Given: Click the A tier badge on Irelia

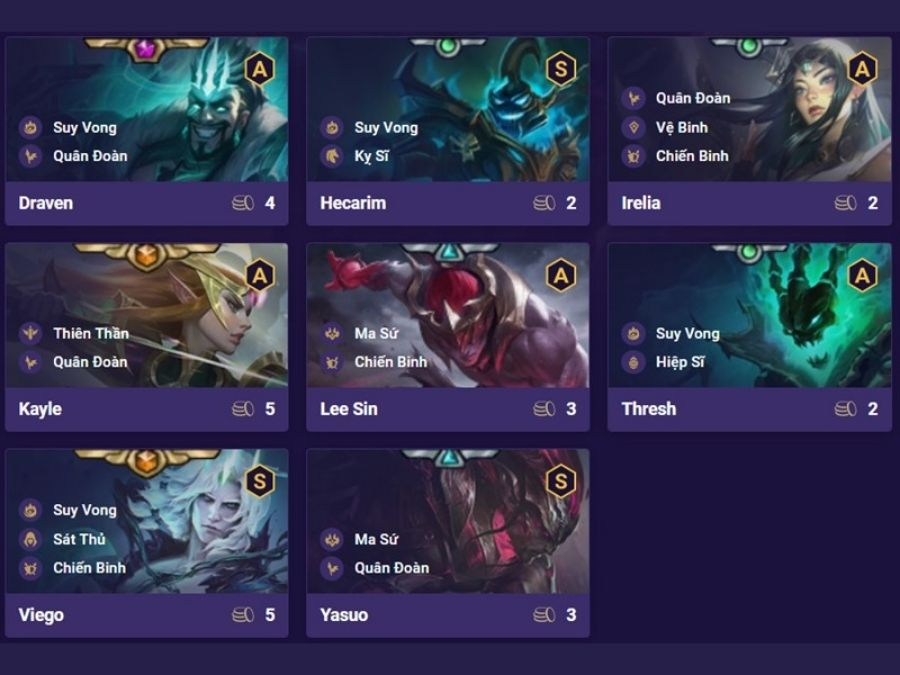Looking at the screenshot, I should [862, 69].
